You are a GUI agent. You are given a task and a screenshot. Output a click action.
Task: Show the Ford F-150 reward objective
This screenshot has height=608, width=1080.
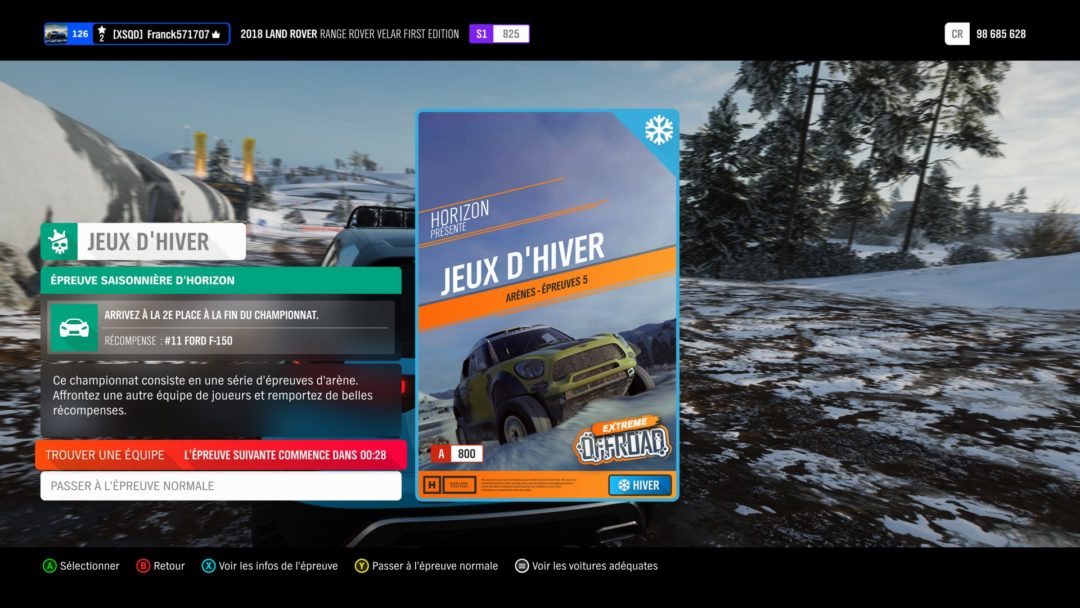[220, 328]
